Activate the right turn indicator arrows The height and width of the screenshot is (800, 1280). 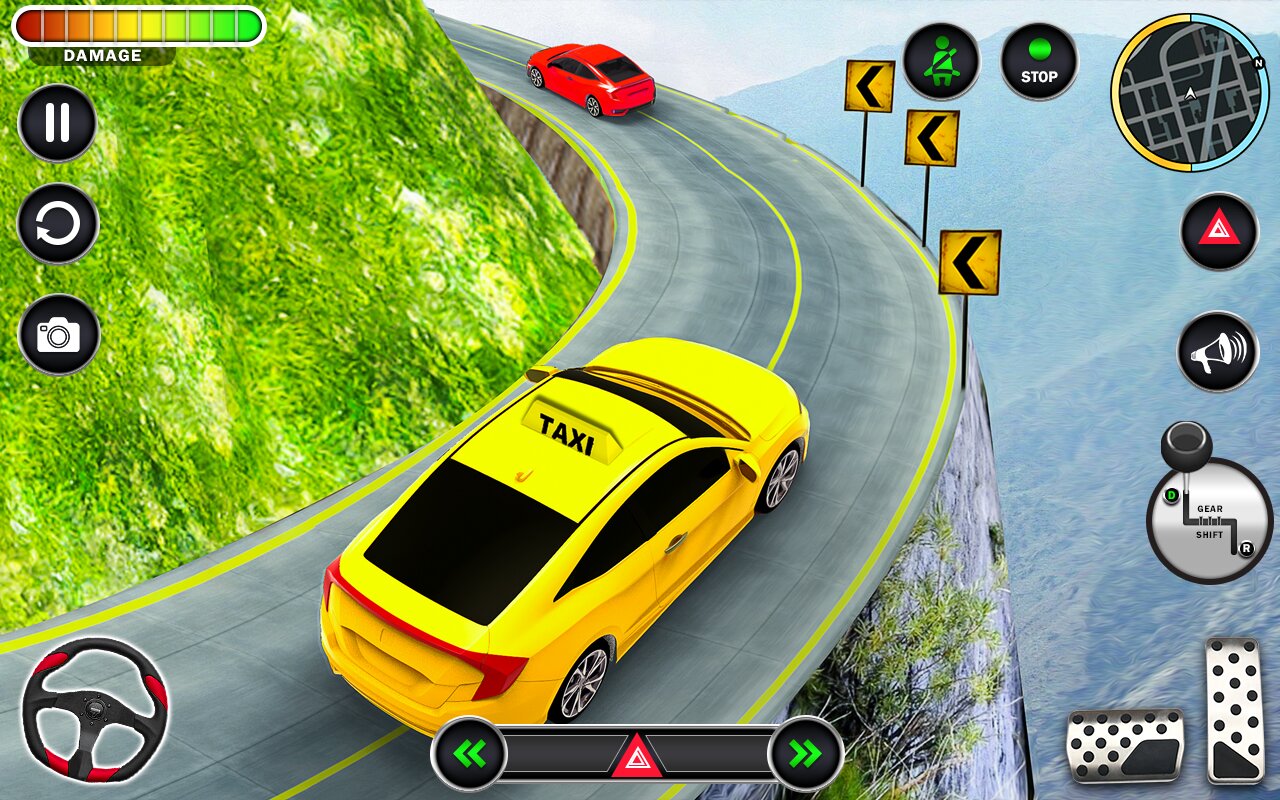pos(805,753)
